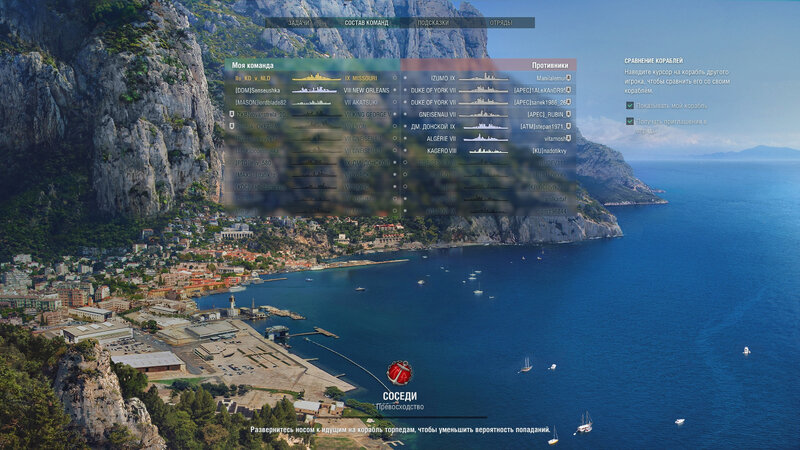This screenshot has height=450, width=800.
Task: Toggle the 'Показывать мой корабль' checkbox
Action: (630, 104)
